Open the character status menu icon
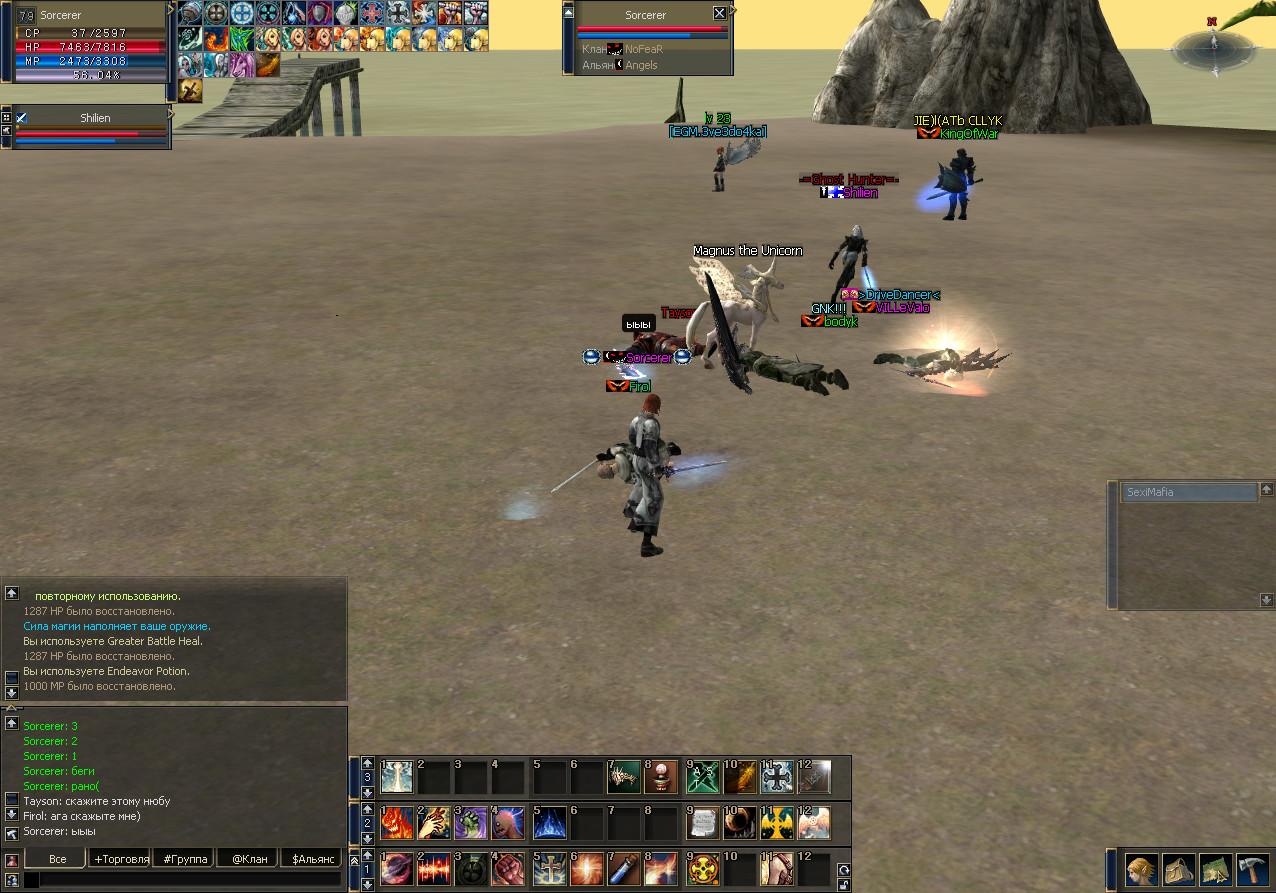The width and height of the screenshot is (1276, 893). click(1142, 869)
